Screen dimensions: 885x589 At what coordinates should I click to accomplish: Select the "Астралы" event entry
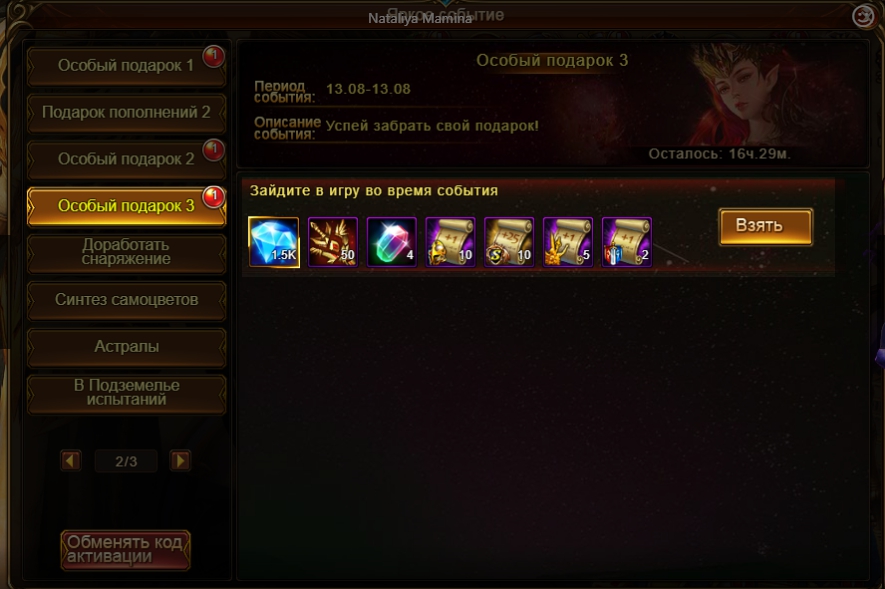[126, 347]
